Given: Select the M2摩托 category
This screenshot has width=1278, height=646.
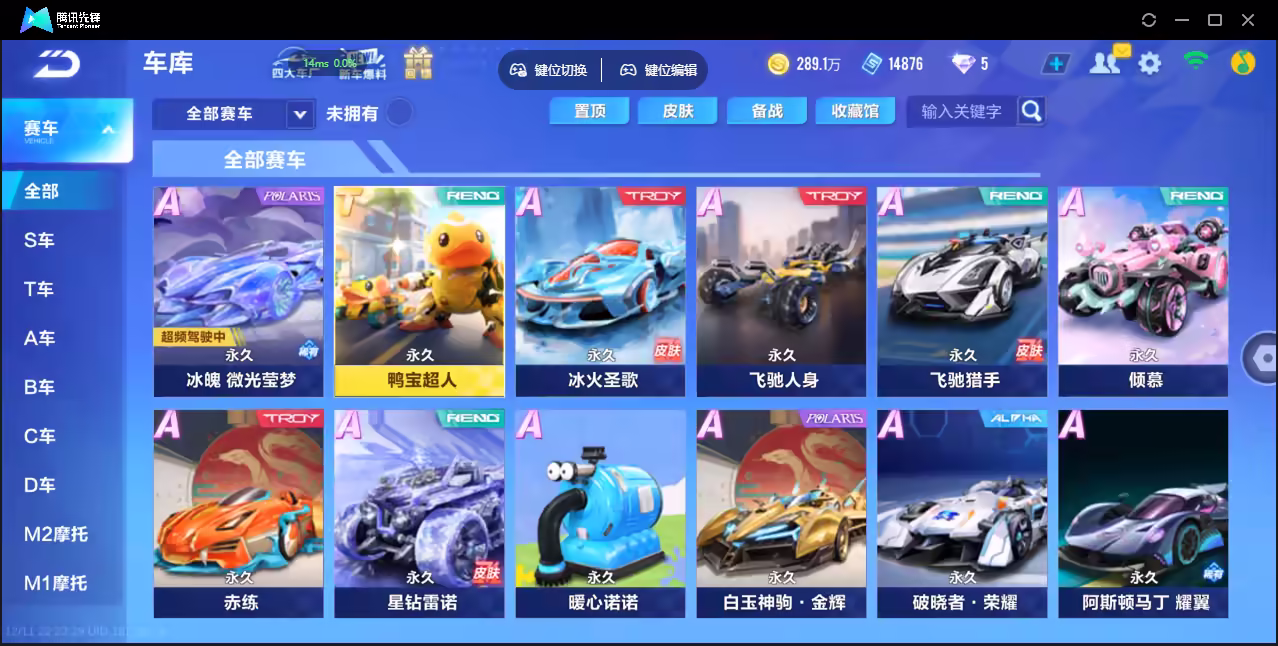Looking at the screenshot, I should (56, 534).
